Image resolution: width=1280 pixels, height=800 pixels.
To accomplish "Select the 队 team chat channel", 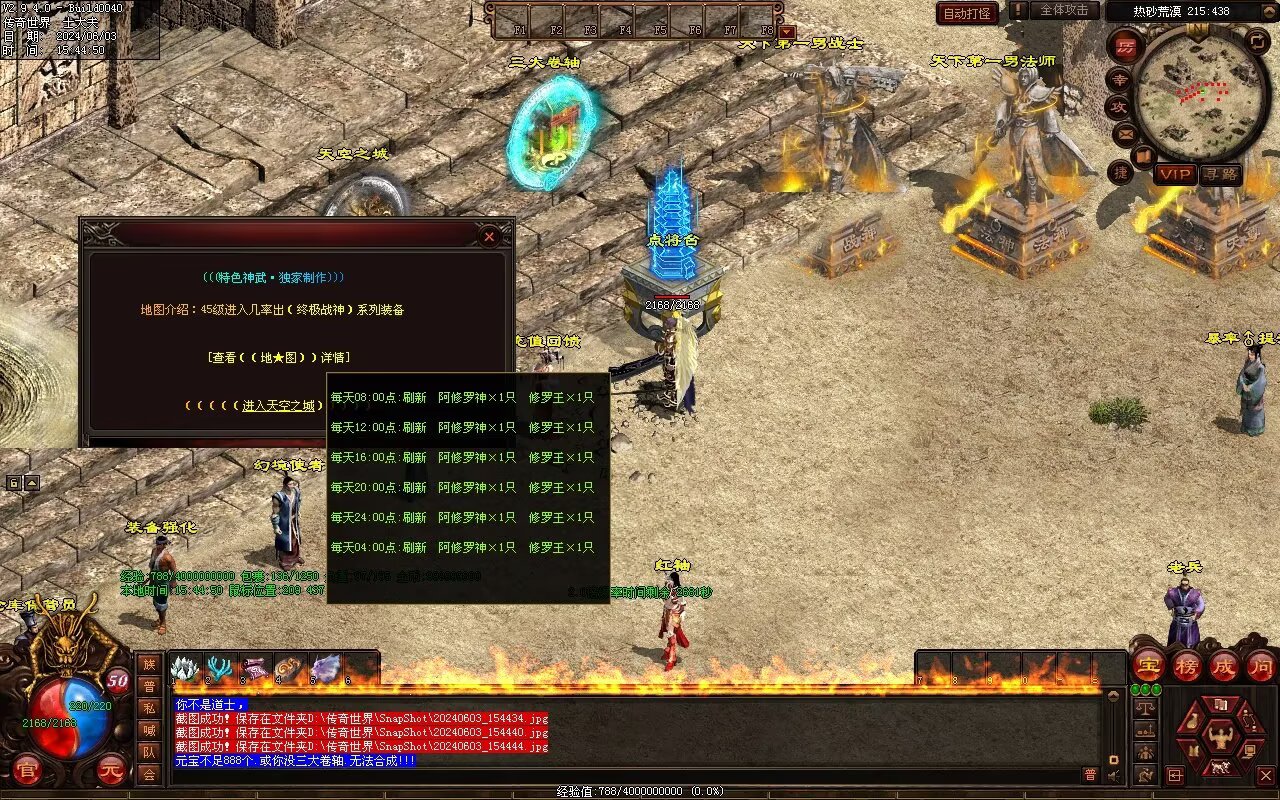I will [149, 751].
